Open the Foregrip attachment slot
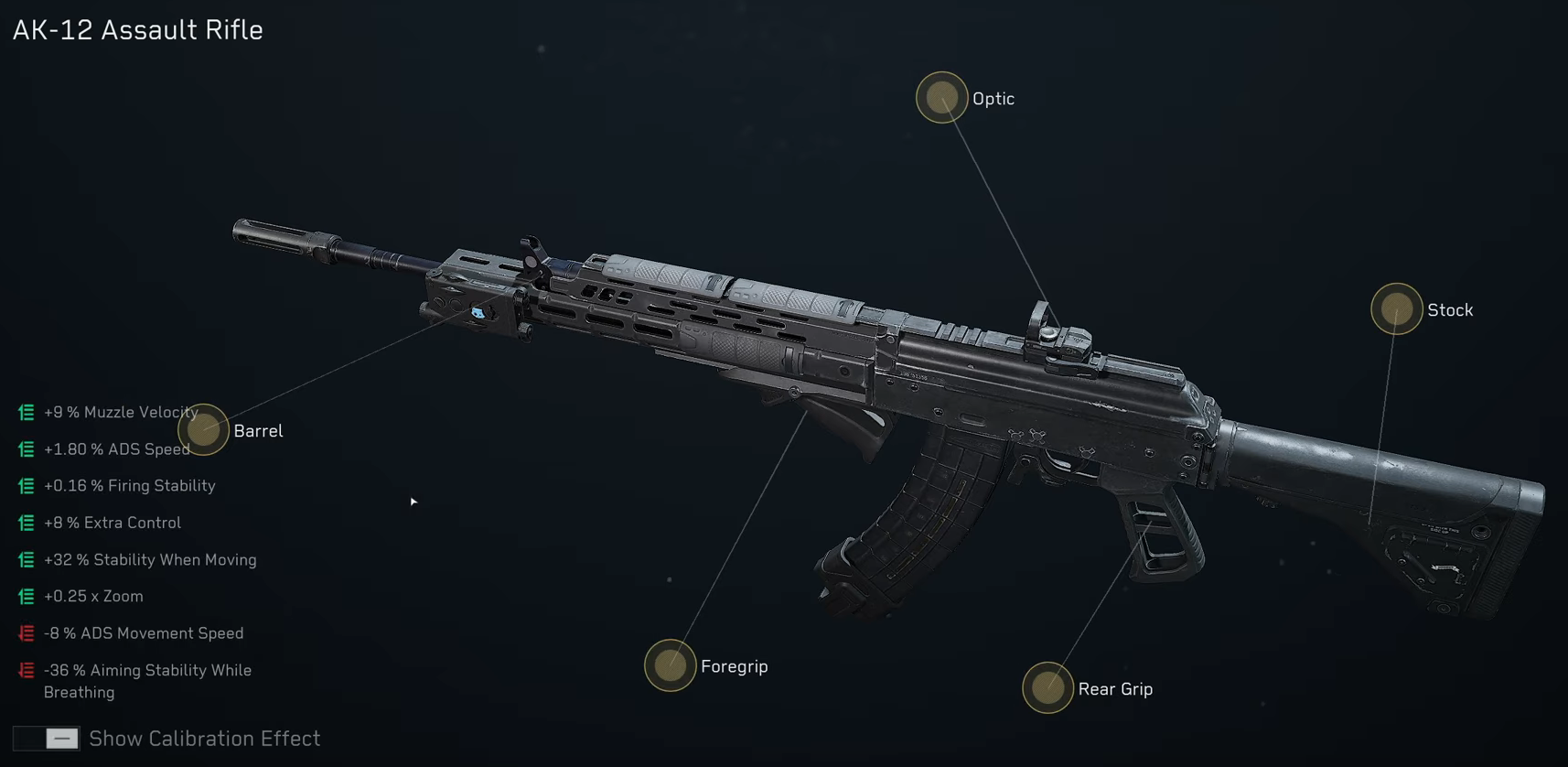1568x767 pixels. (x=671, y=665)
